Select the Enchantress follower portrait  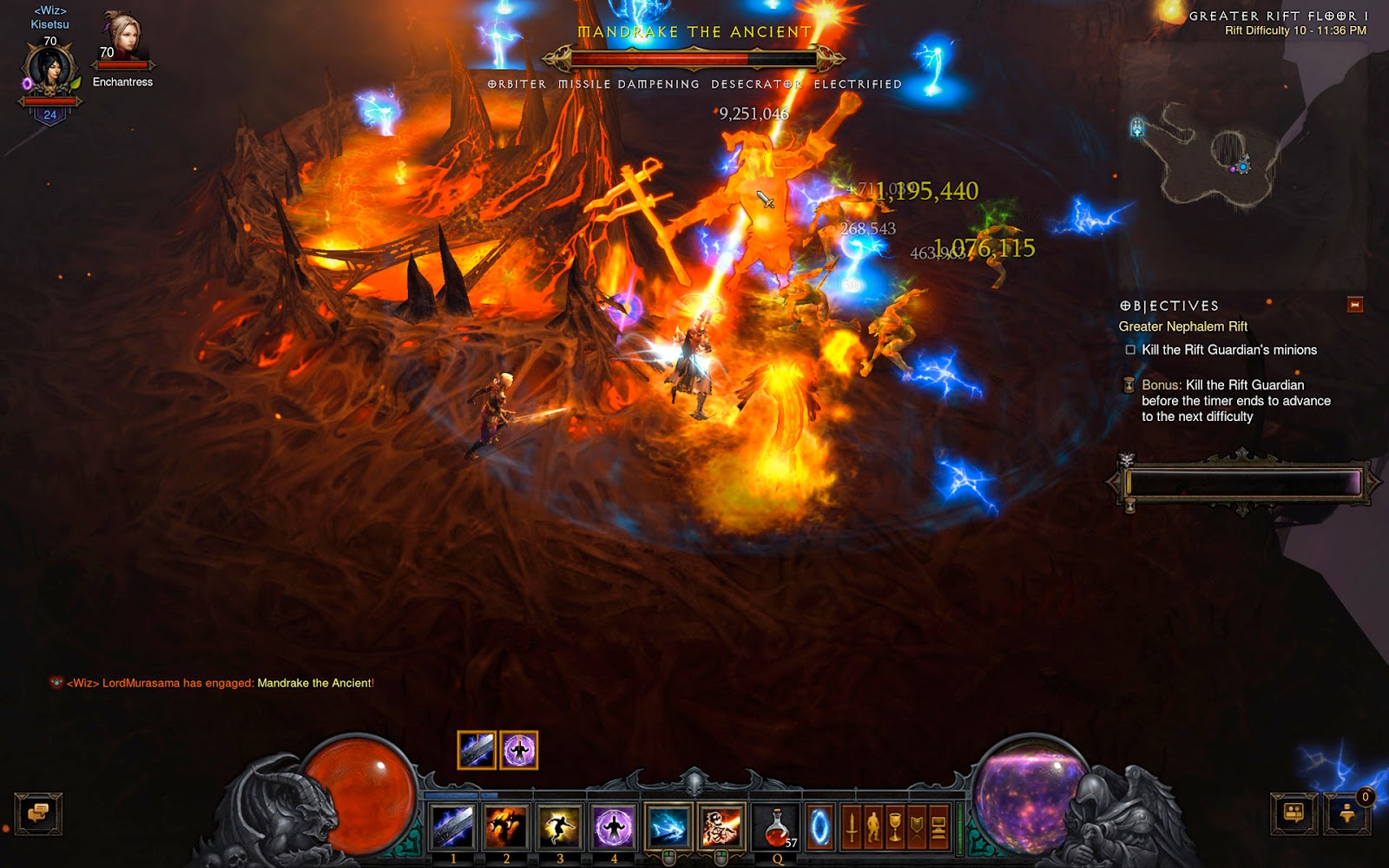click(x=122, y=39)
